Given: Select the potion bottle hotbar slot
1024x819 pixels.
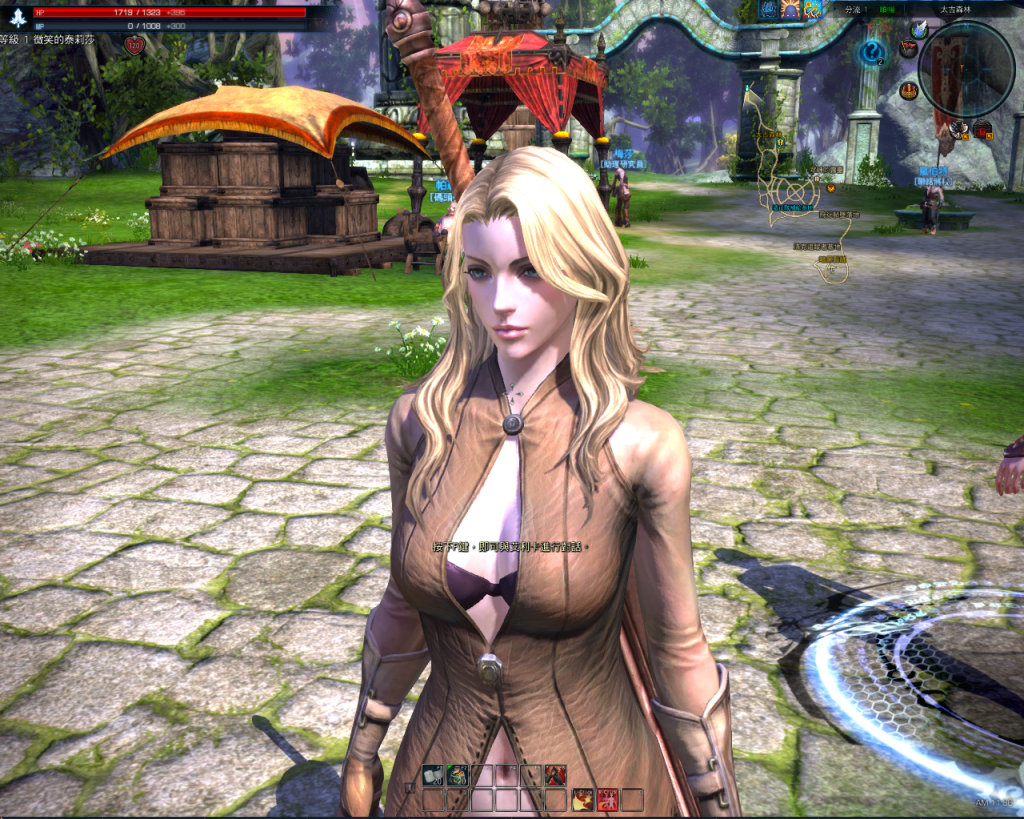Looking at the screenshot, I should [457, 775].
